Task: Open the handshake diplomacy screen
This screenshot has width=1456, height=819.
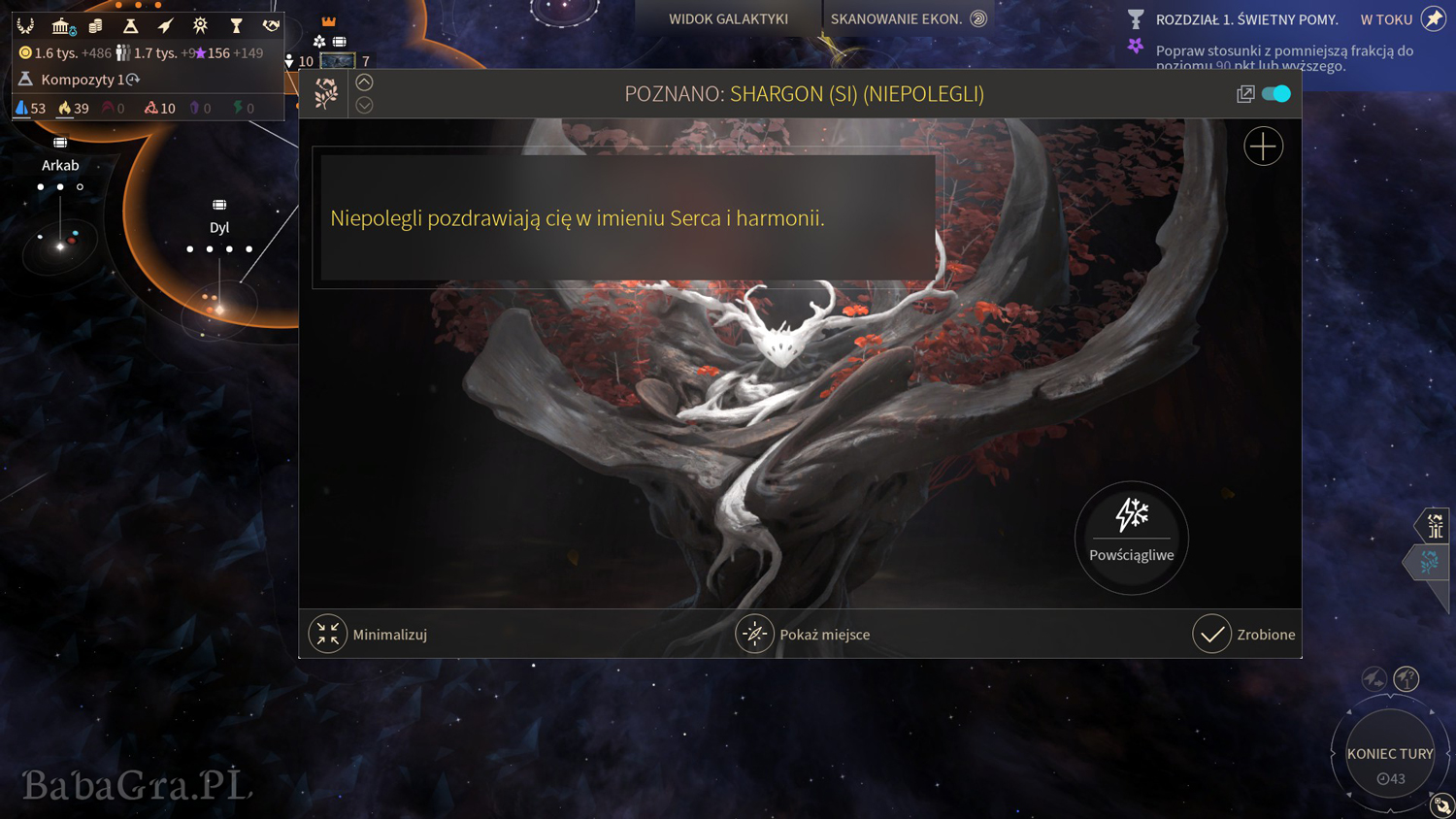Action: (271, 25)
